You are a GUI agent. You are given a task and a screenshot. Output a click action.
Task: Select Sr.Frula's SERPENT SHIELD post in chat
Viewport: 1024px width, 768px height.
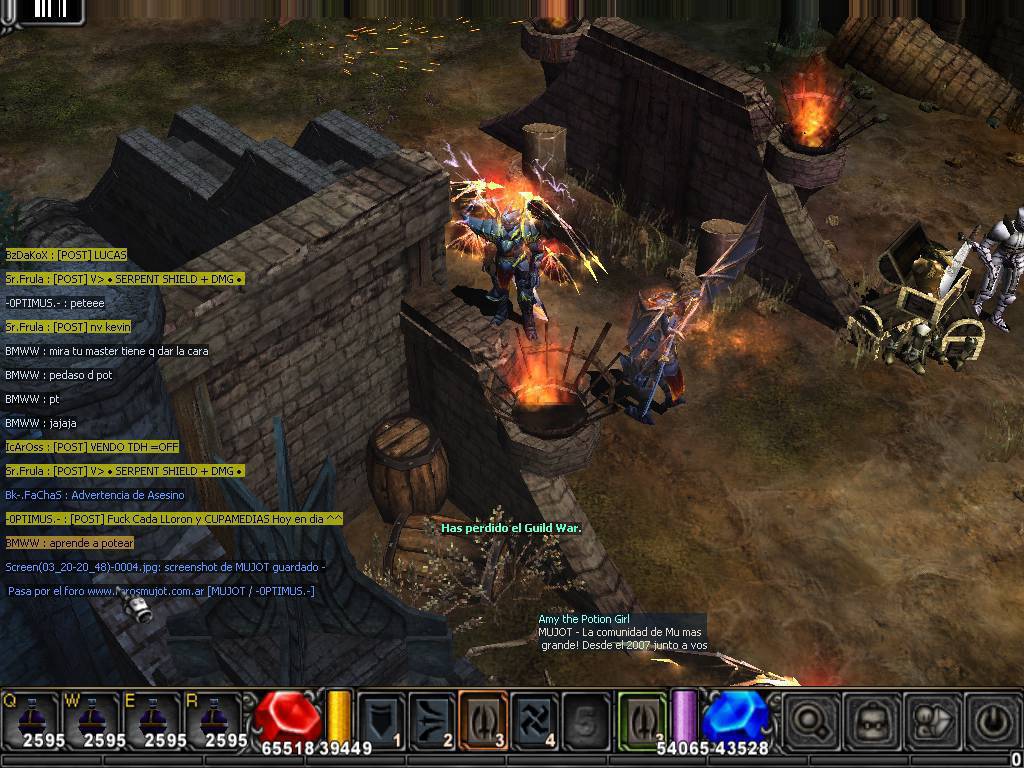pos(124,279)
